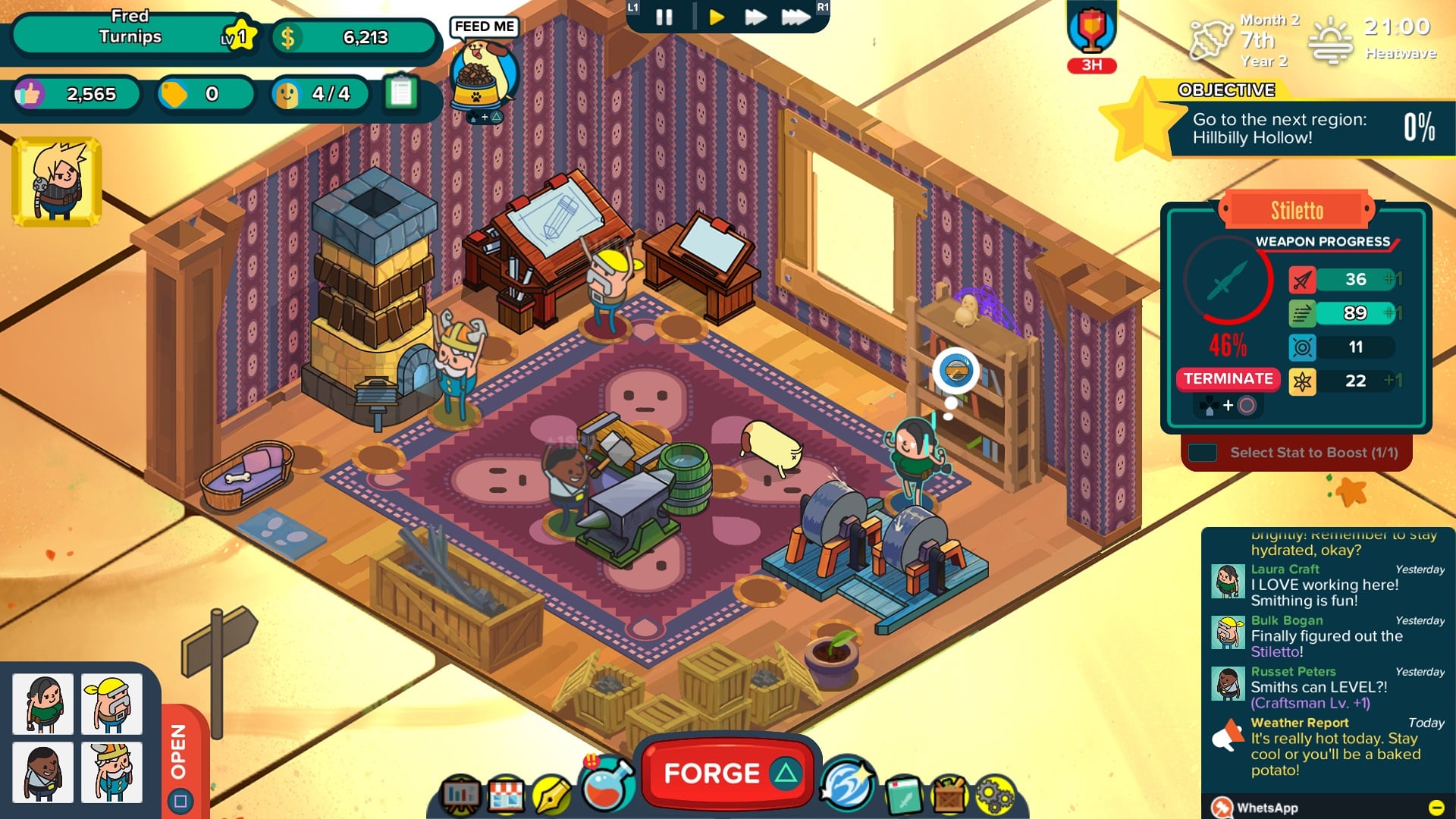This screenshot has height=819, width=1456.
Task: Select the yellow-bandana bearded smith portrait
Action: click(x=111, y=704)
